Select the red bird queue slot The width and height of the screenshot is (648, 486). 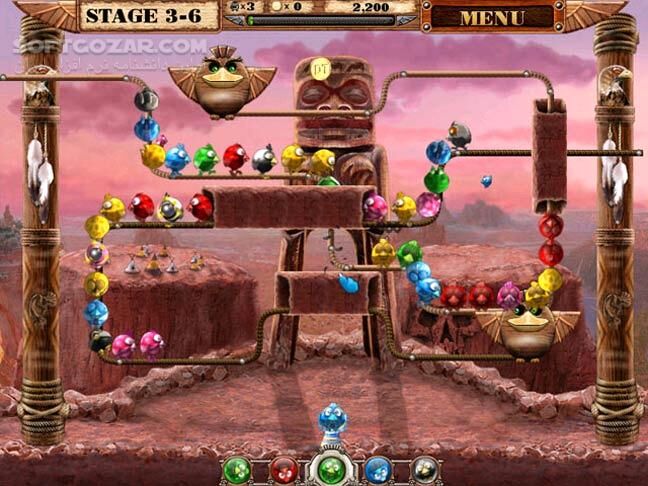284,468
